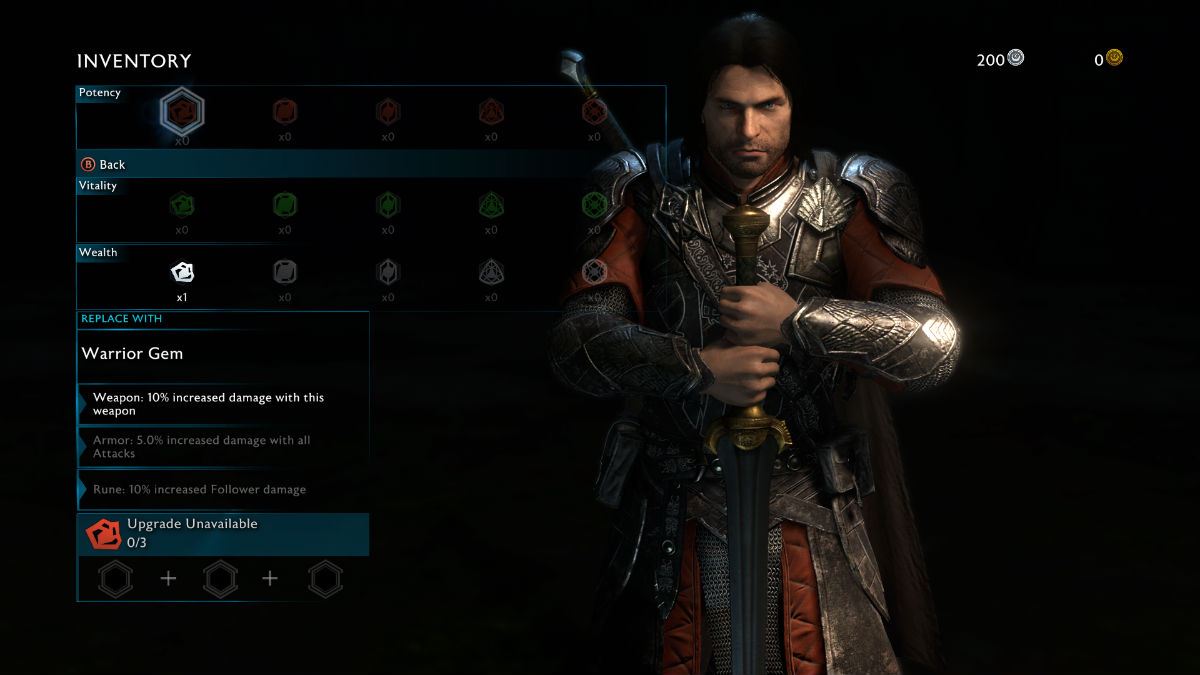Choose the rough green Vitality gem

click(182, 205)
